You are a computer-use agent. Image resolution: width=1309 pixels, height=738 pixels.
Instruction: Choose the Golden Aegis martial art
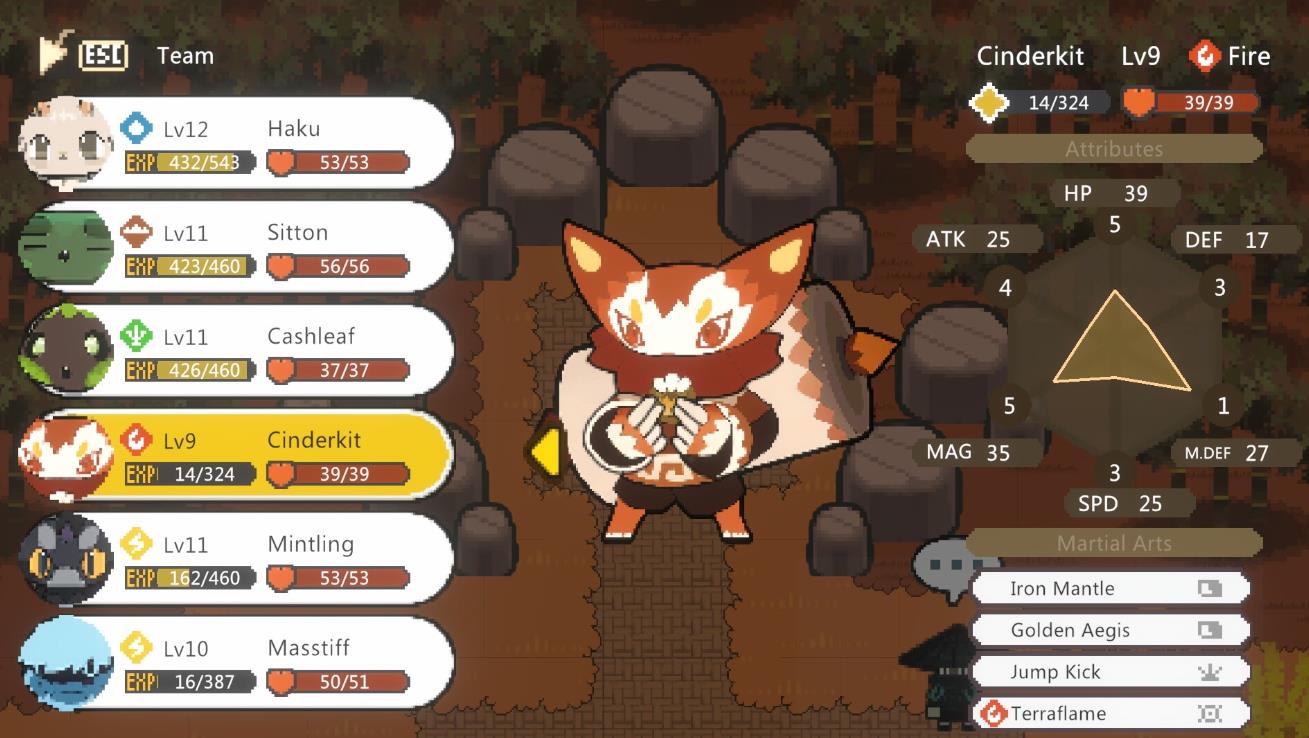[x=1110, y=630]
